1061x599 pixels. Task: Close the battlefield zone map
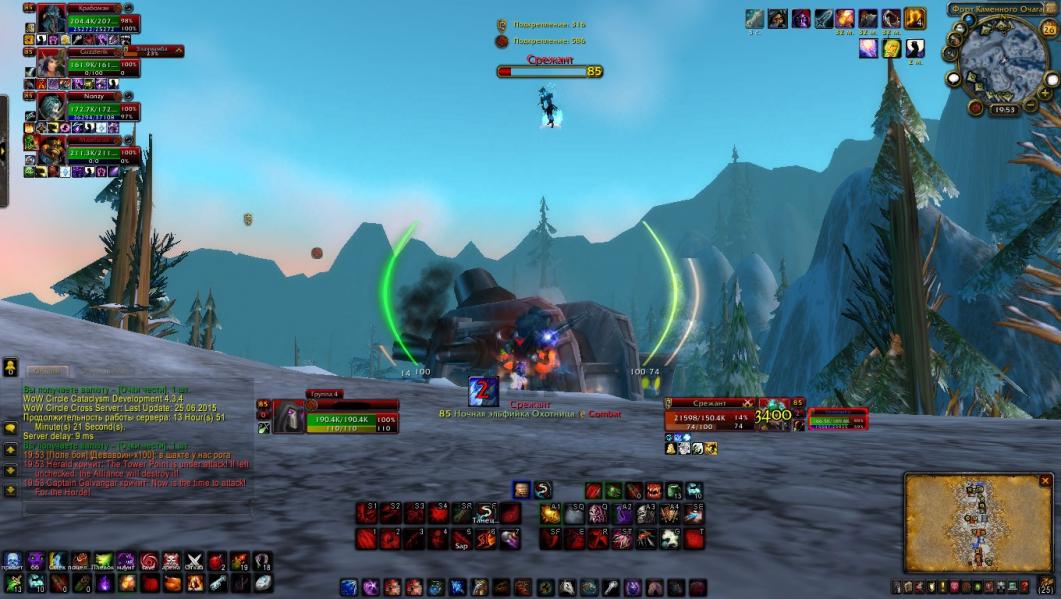point(1046,481)
